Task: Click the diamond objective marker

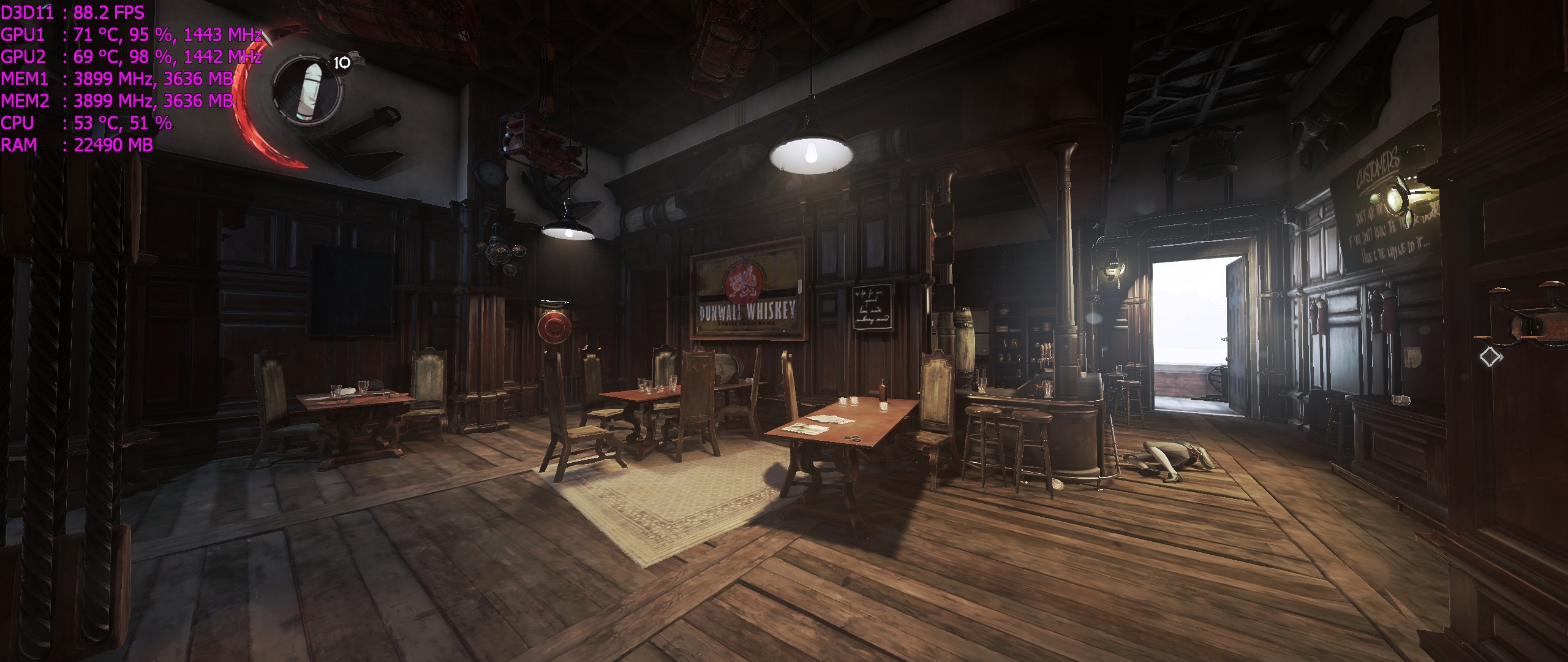Action: (1490, 357)
